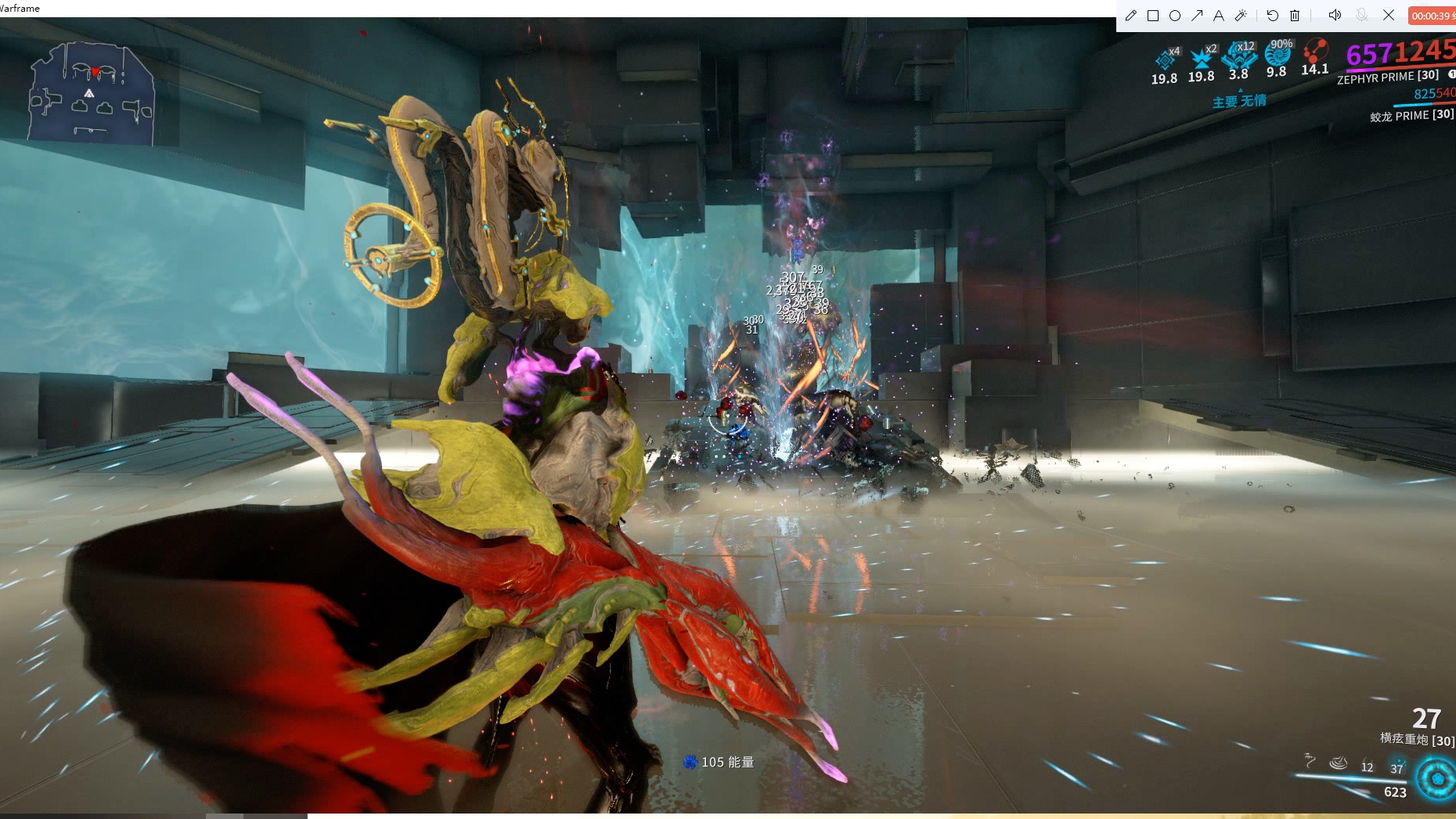This screenshot has height=819, width=1456.
Task: Choose the rectangle annotation tool
Action: click(1153, 16)
